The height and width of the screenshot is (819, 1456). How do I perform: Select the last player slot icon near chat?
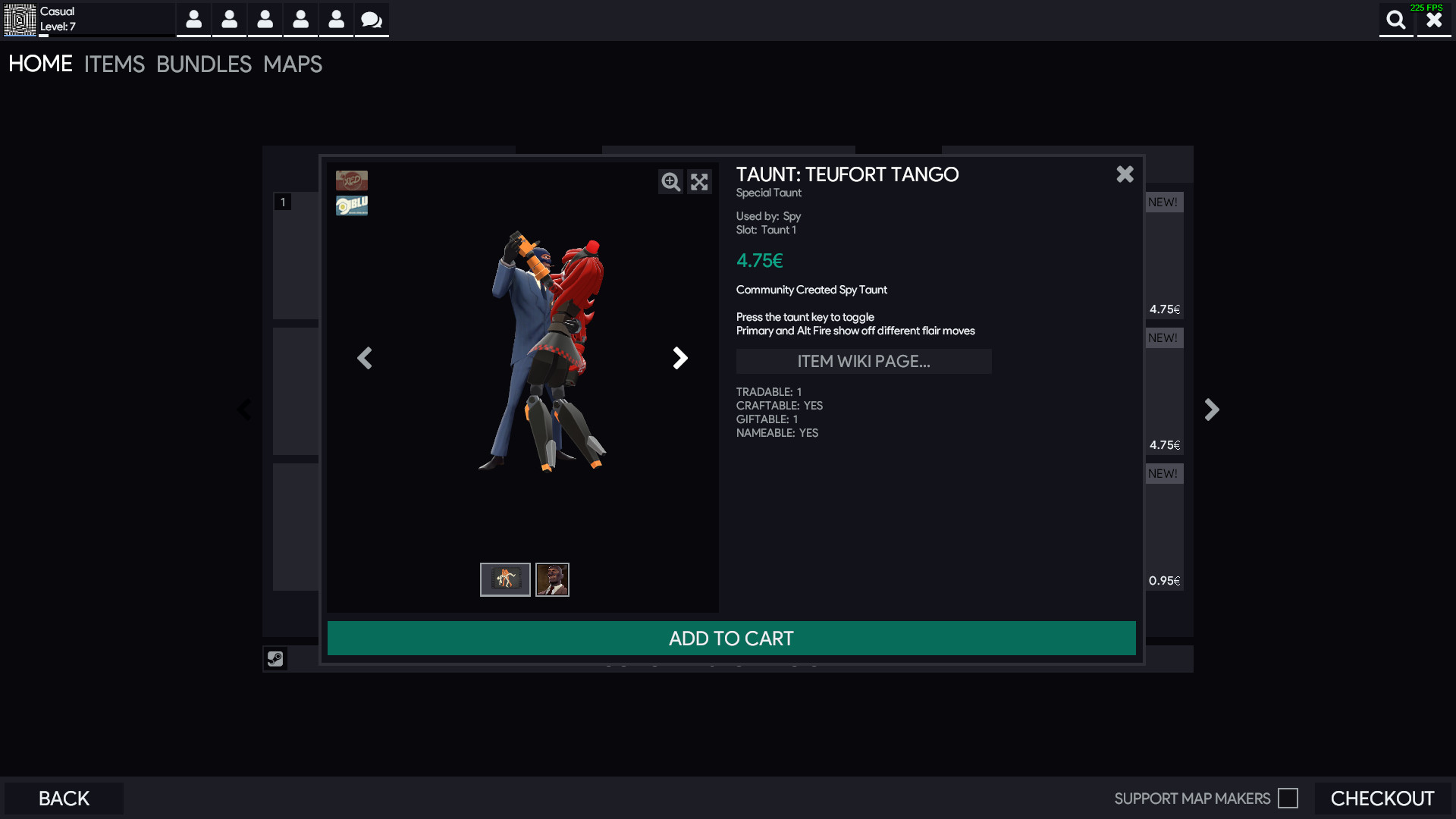(336, 20)
